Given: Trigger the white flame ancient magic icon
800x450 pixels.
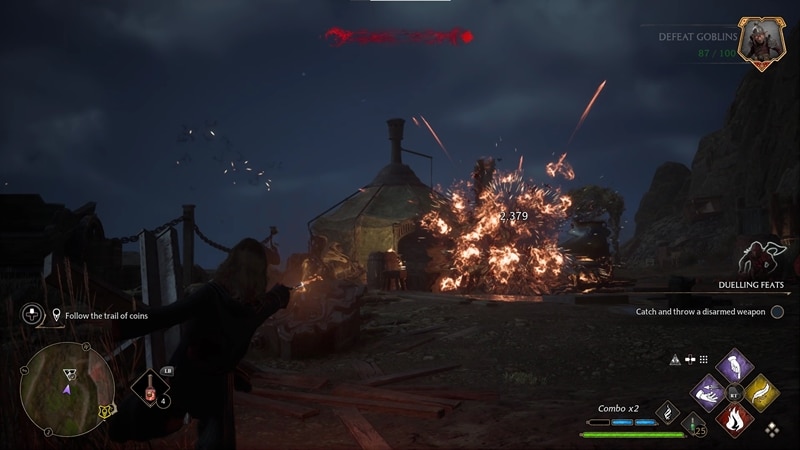Looking at the screenshot, I should [667, 411].
